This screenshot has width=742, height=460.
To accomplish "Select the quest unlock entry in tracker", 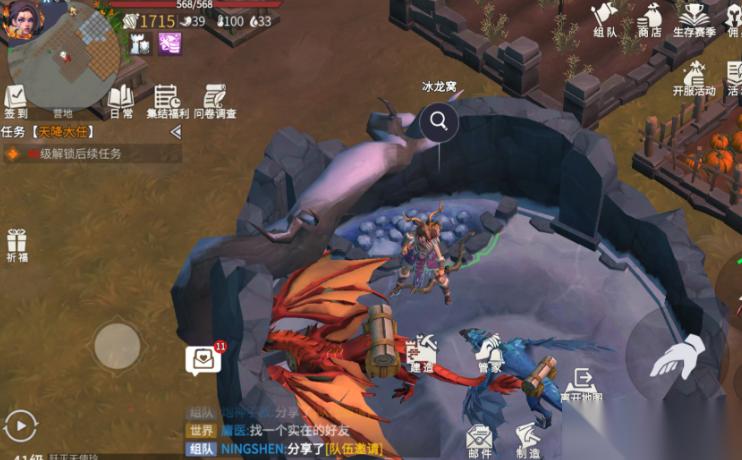I will 90,154.
